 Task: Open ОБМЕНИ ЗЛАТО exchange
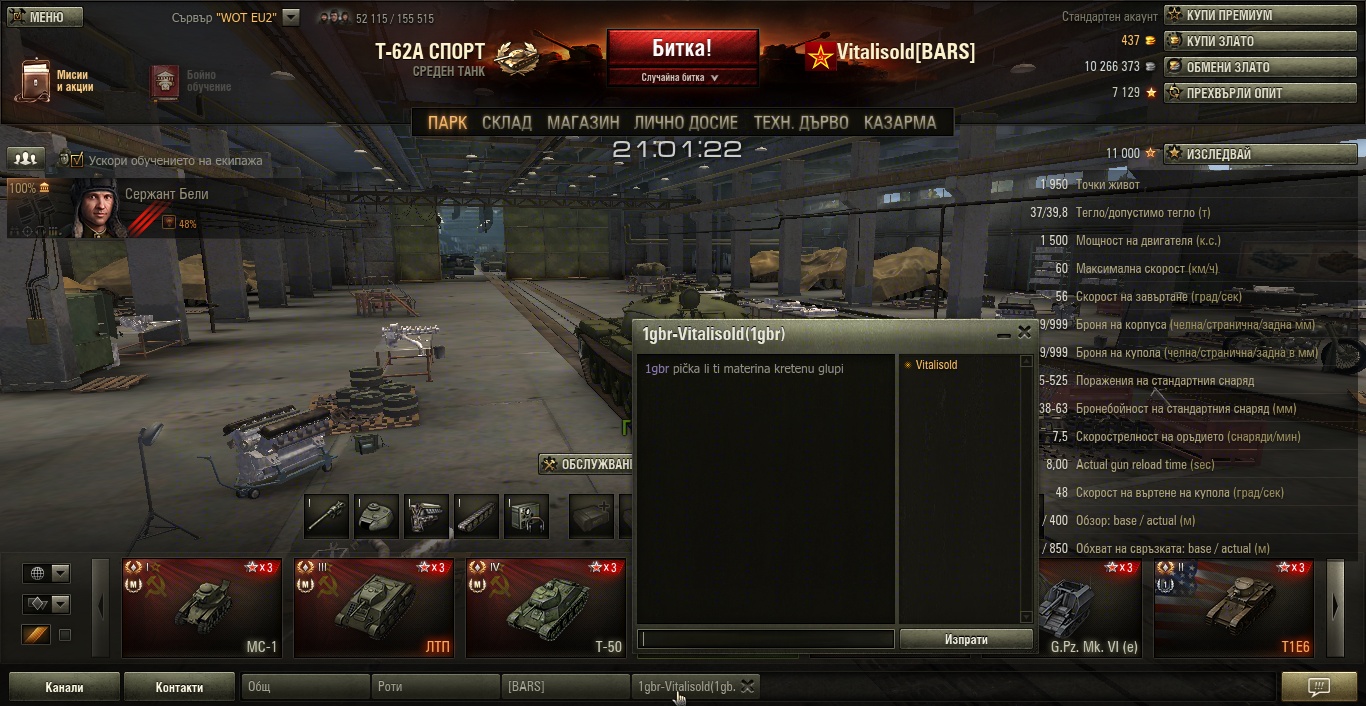pyautogui.click(x=1262, y=67)
